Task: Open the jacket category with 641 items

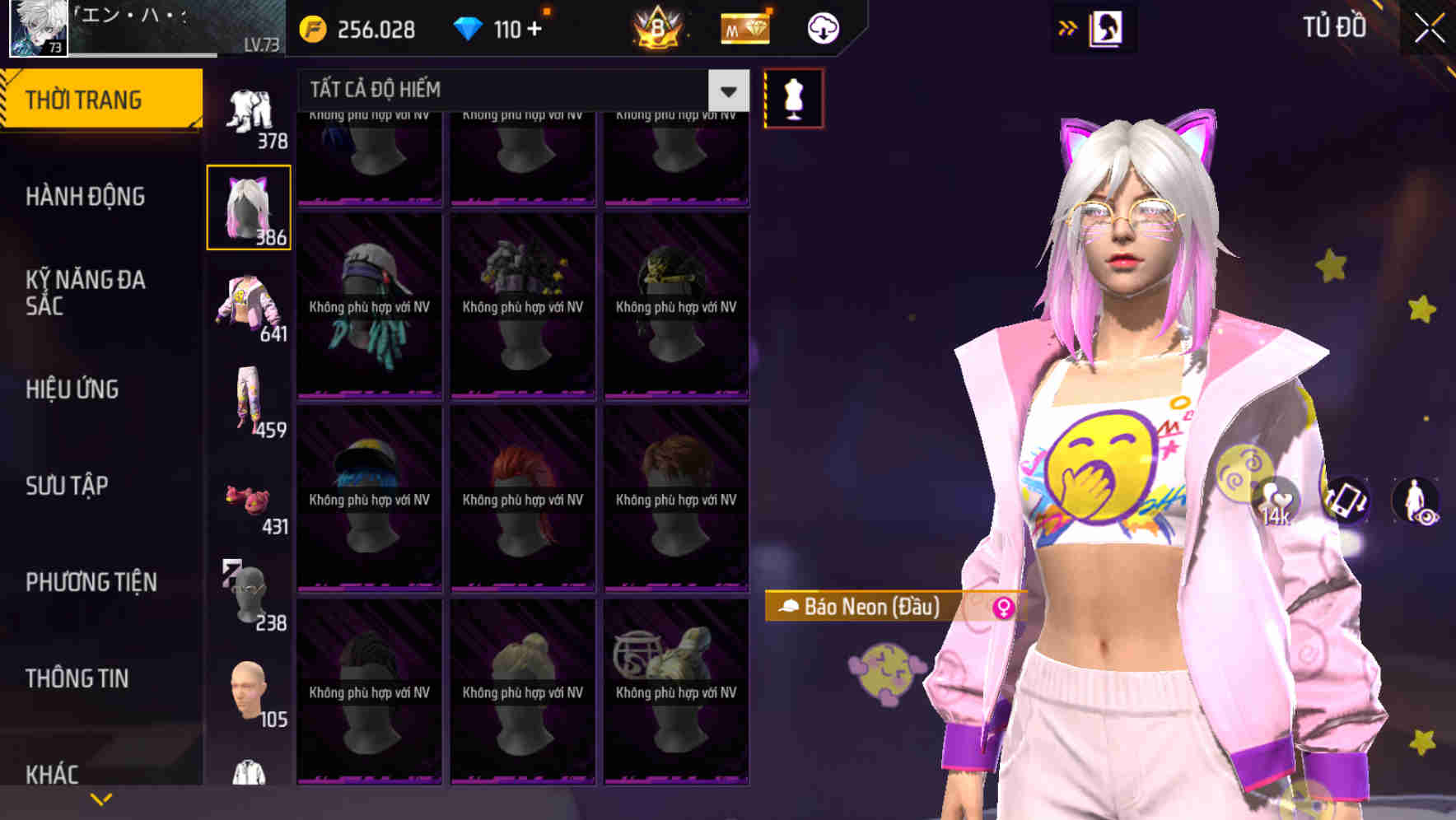Action: click(x=248, y=305)
